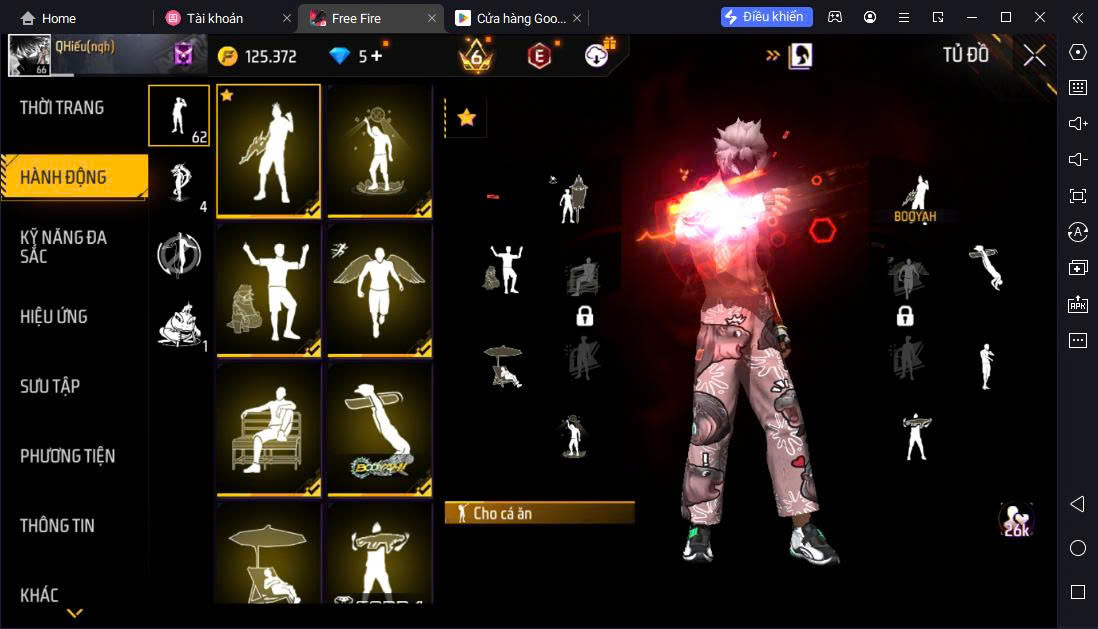Viewport: 1098px width, 629px height.
Task: Close the TỦ ĐỒ wardrobe screen
Action: click(x=1034, y=55)
